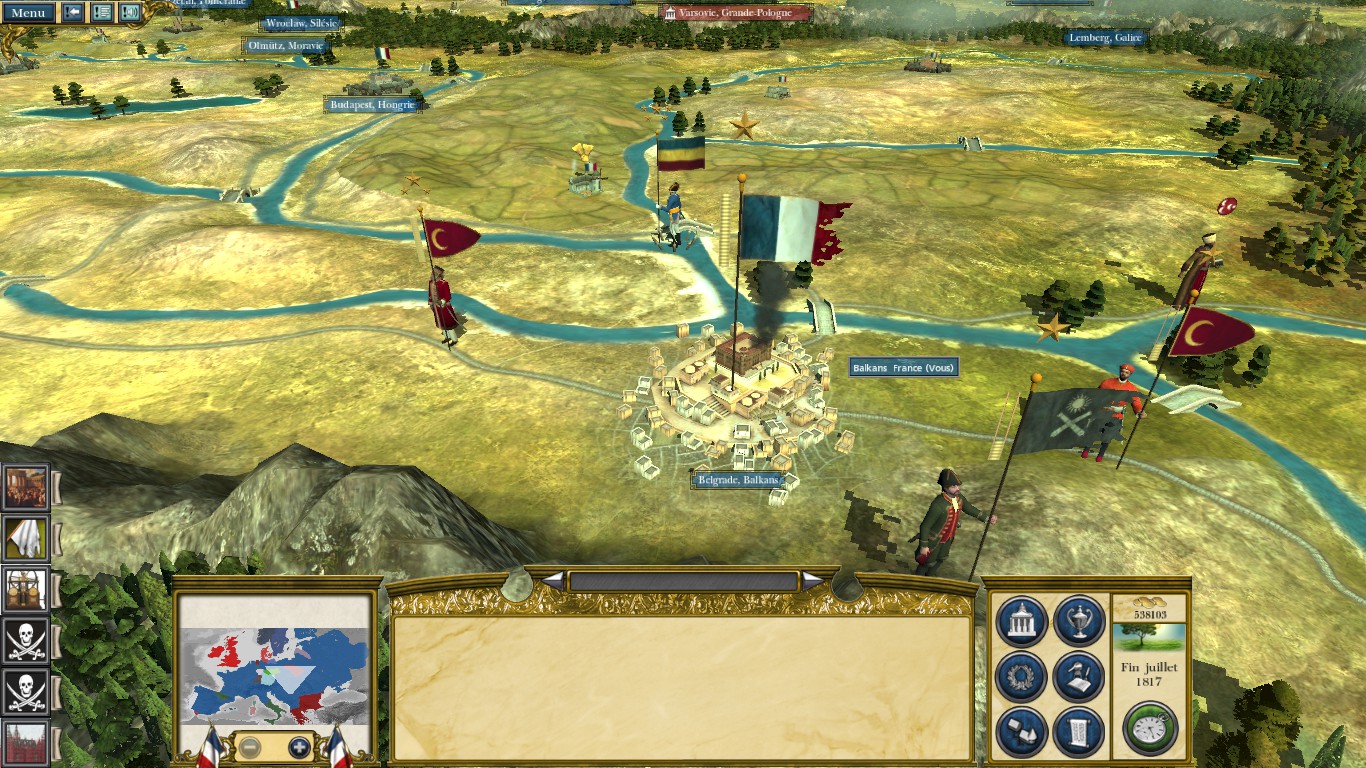Open the crowd painting event notification
Viewport: 1366px width, 768px height.
(25, 487)
